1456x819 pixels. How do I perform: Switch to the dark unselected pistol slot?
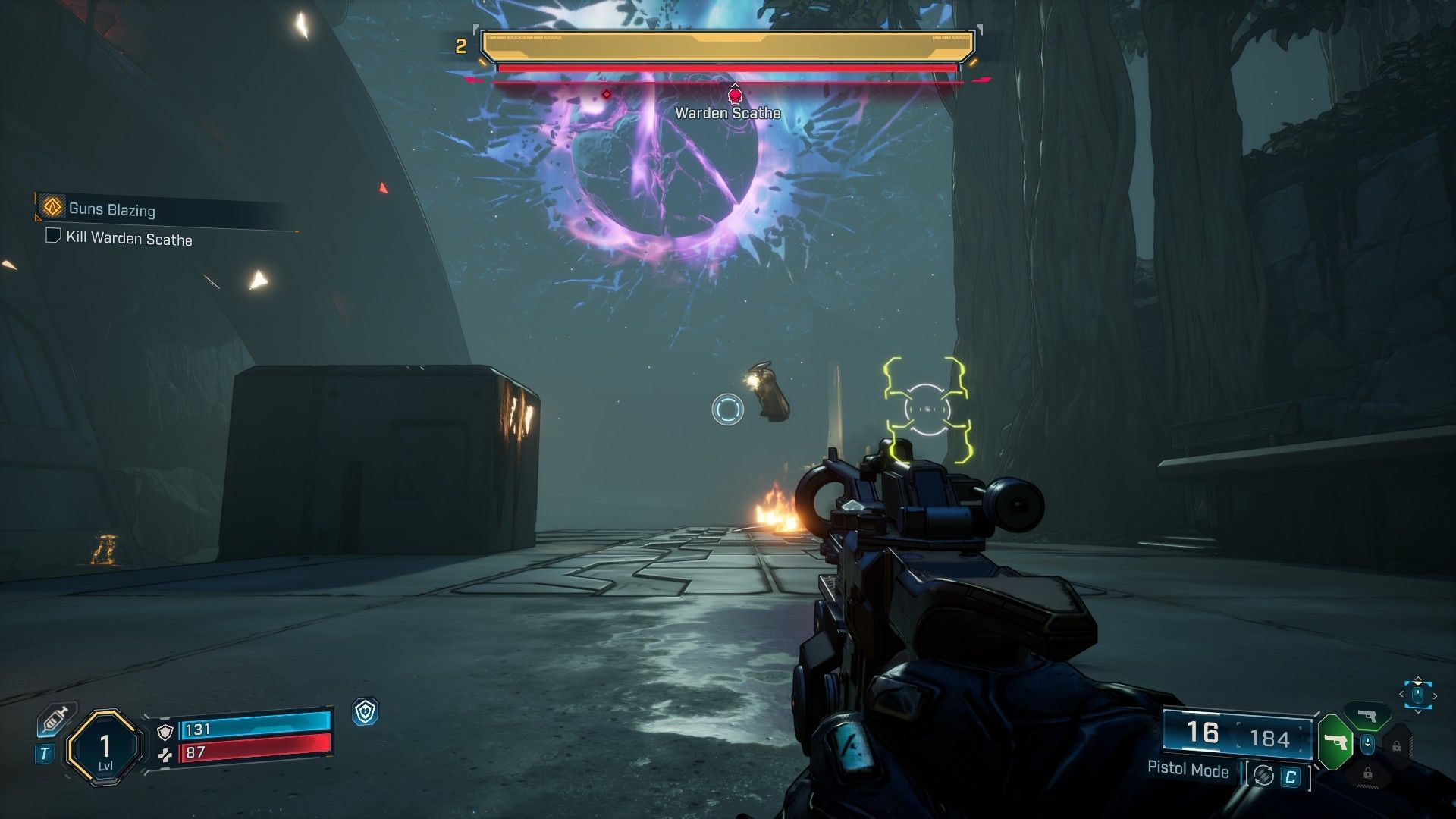(1367, 716)
